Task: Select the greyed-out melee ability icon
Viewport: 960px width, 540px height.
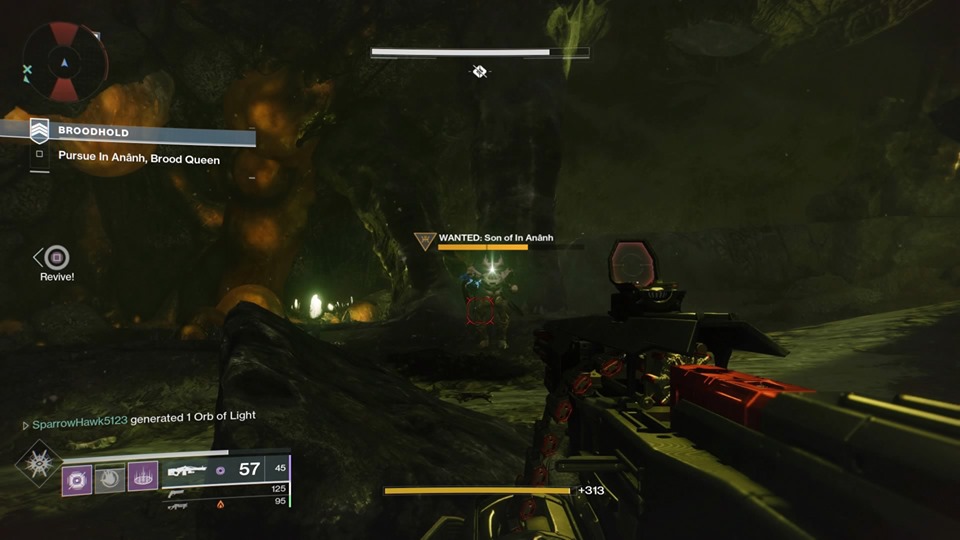Action: 109,478
